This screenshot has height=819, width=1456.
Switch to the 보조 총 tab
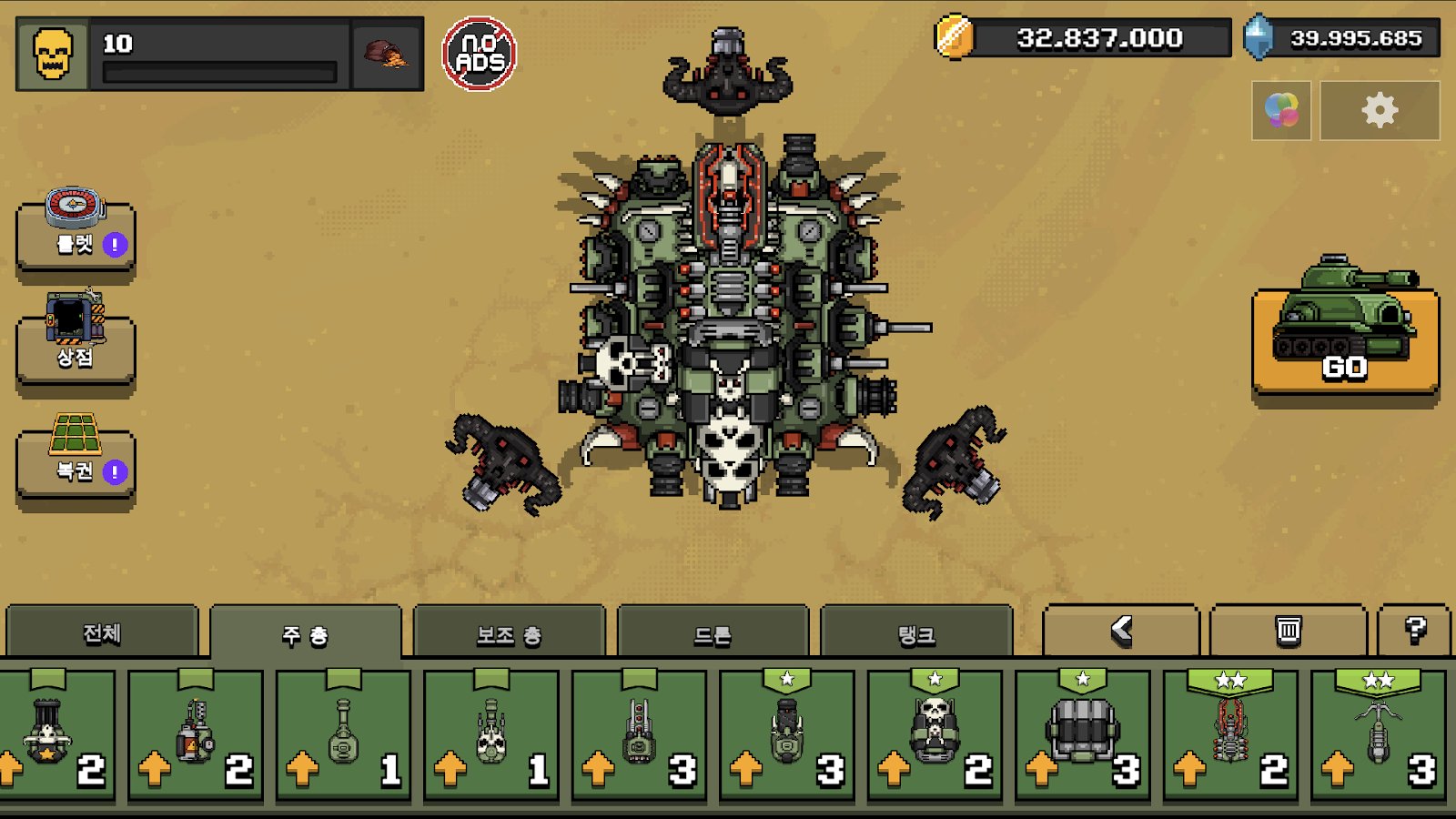click(x=509, y=634)
